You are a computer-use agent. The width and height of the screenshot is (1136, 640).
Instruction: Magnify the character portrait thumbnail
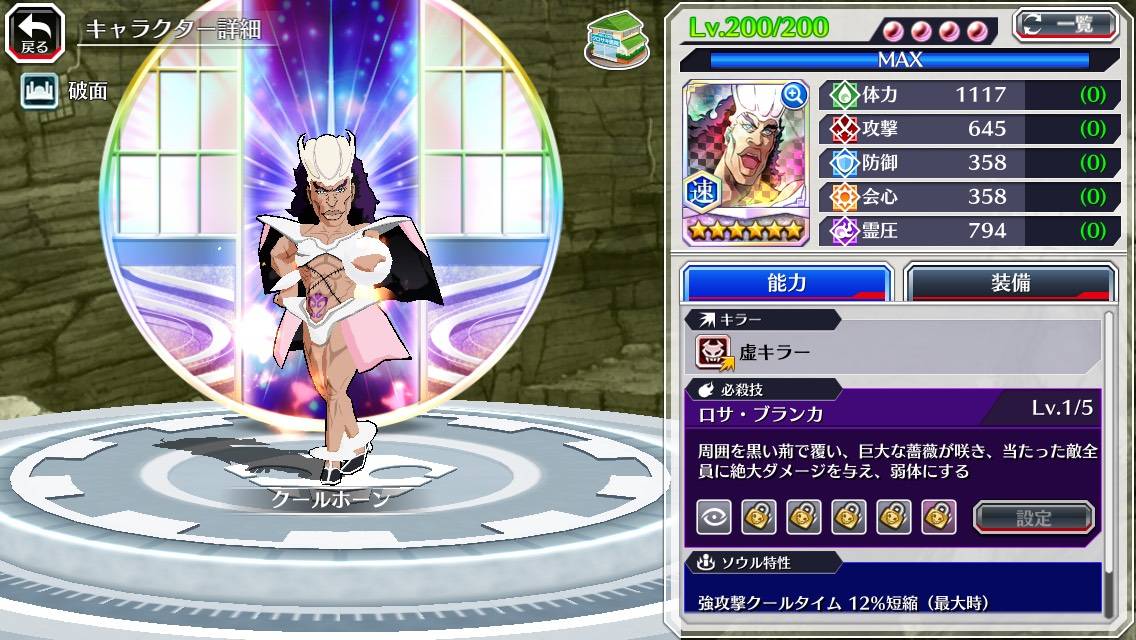pos(794,95)
